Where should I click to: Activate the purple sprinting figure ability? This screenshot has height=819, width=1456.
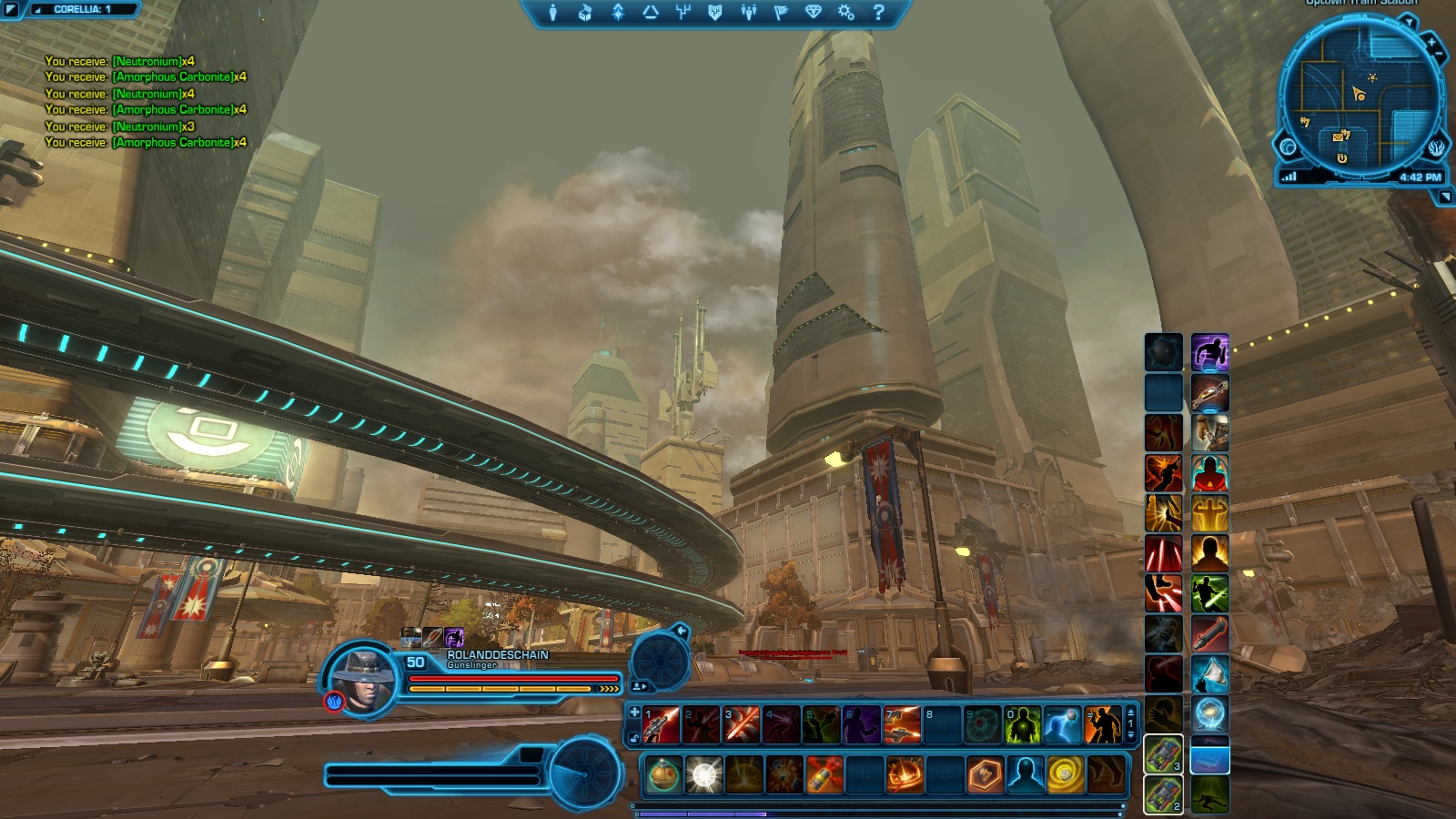pos(1209,352)
